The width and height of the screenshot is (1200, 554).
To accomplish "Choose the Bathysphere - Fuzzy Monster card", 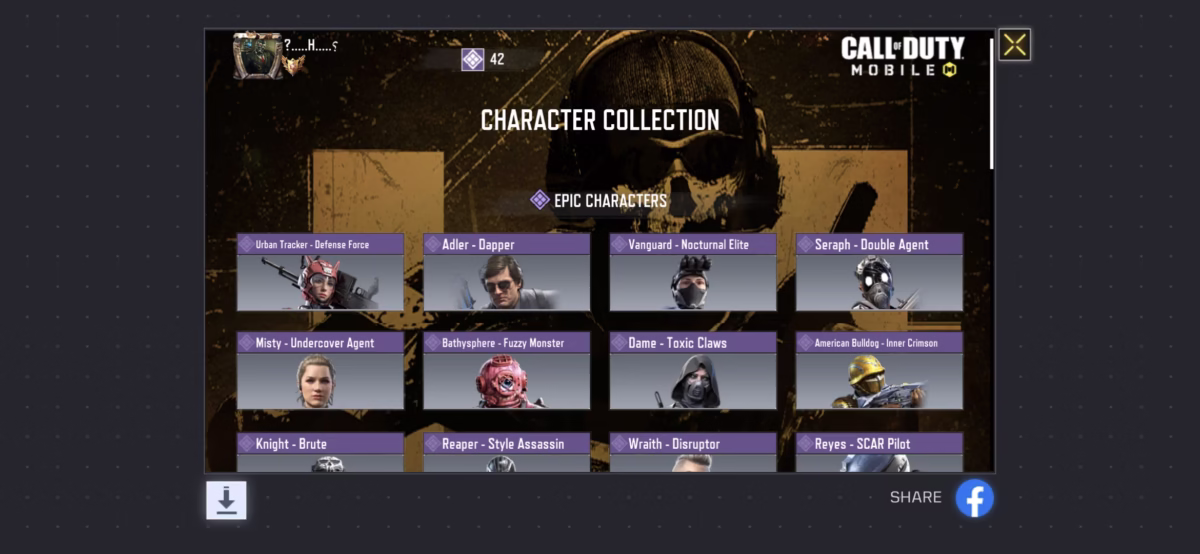I will tap(506, 371).
